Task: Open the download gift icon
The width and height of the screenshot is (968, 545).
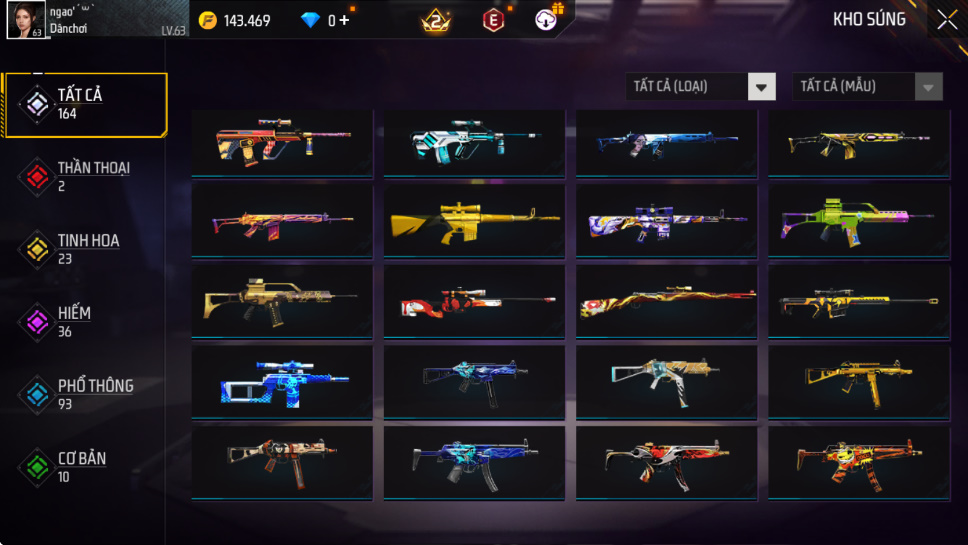Action: tap(549, 19)
